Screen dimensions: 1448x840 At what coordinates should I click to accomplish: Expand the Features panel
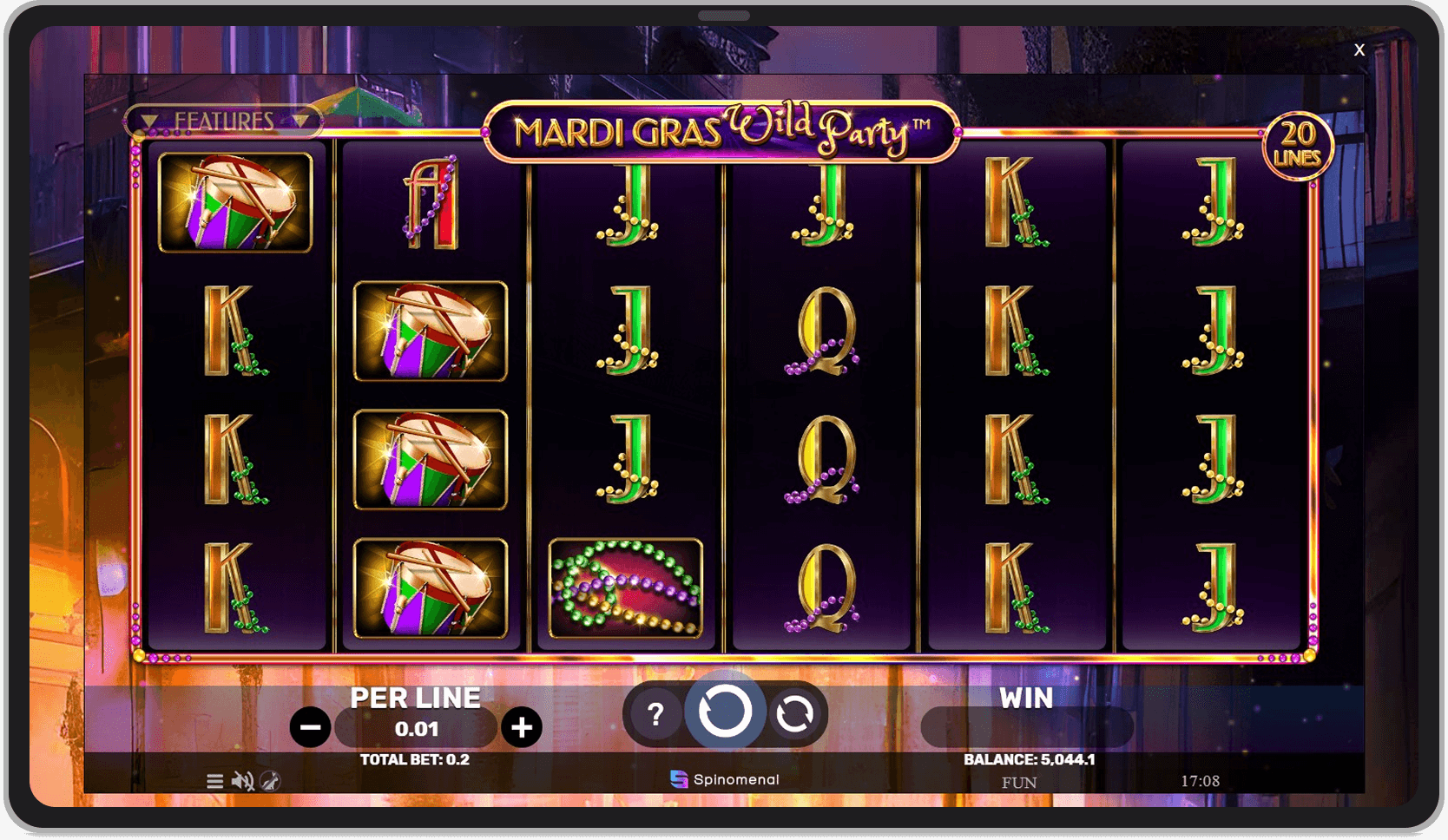point(226,121)
